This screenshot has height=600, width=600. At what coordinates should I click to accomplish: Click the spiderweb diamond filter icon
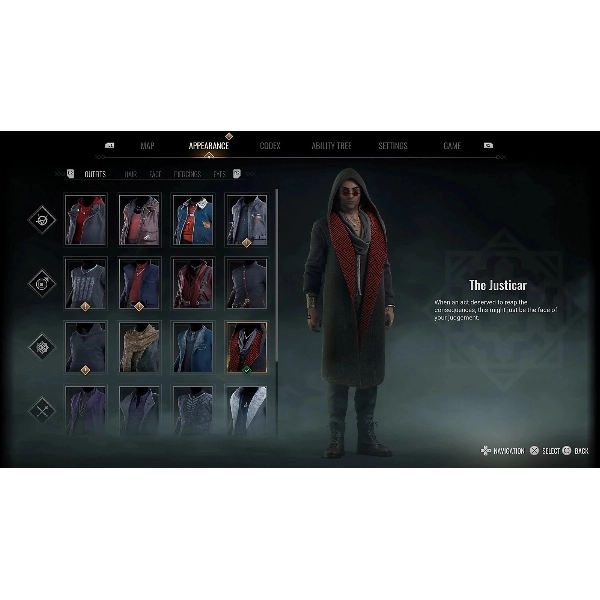43,347
